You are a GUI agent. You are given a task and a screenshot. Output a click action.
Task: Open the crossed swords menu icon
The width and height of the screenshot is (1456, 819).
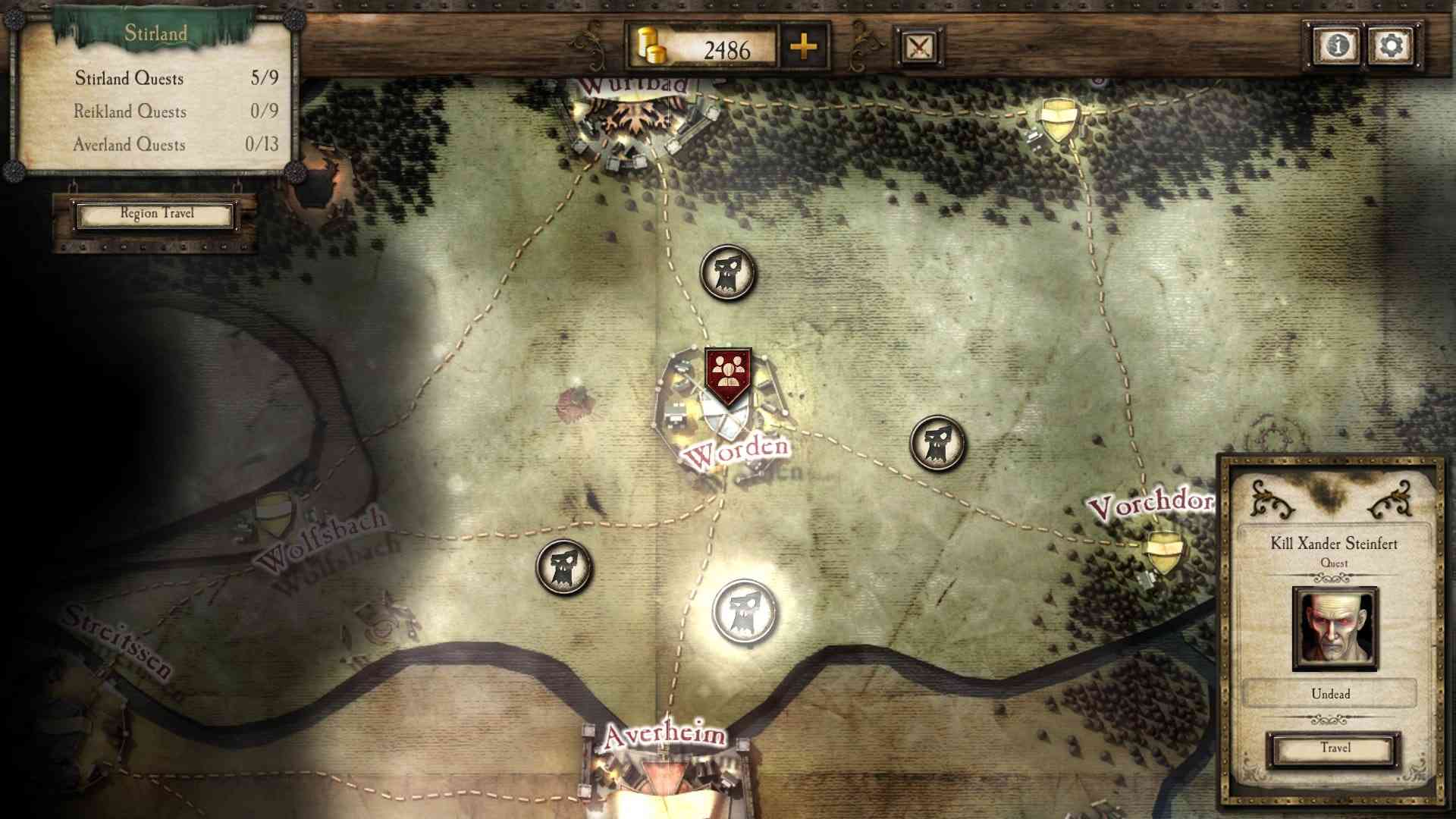point(918,49)
